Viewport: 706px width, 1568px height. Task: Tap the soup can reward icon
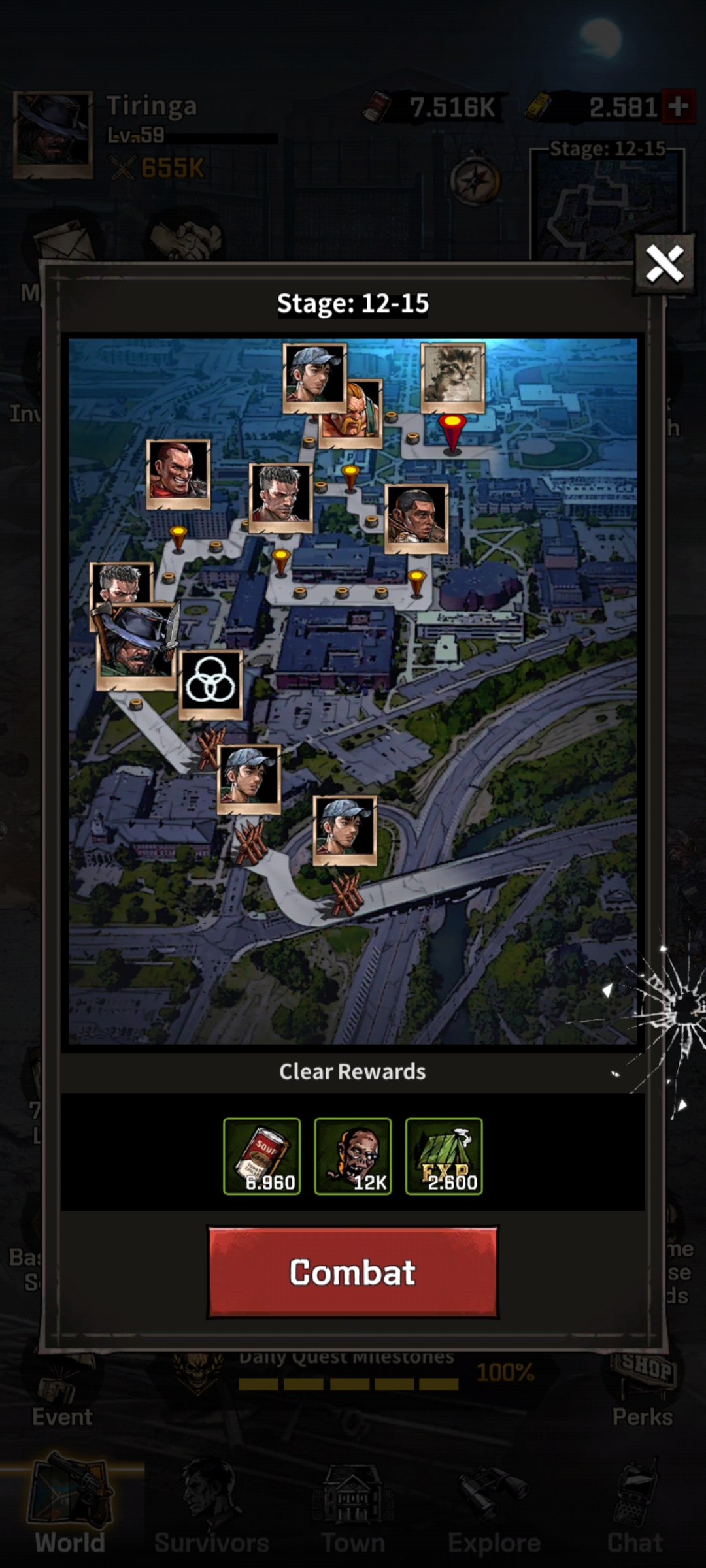coord(261,1156)
